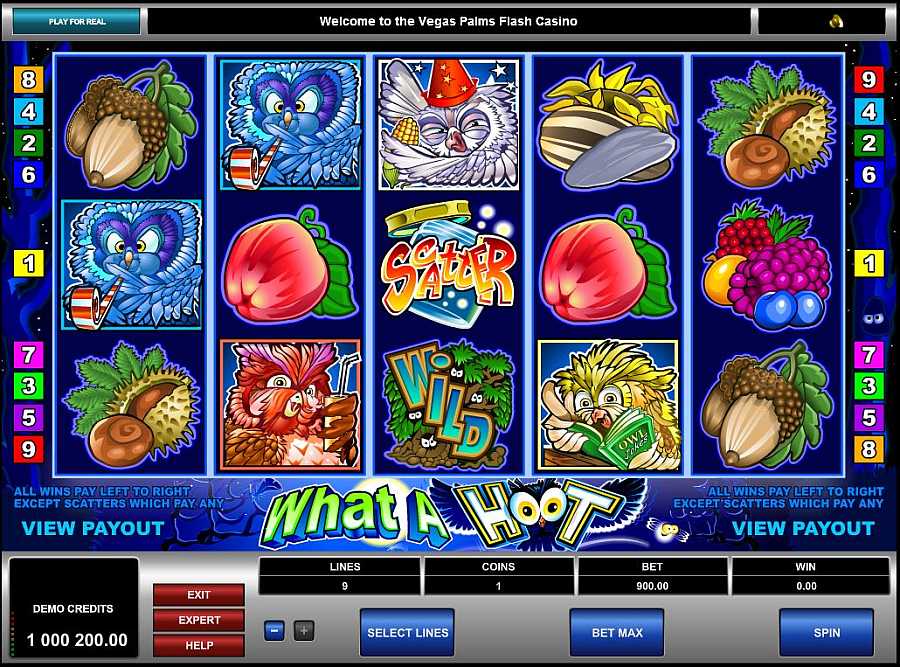Spin the reels with the SPIN button

(x=826, y=632)
